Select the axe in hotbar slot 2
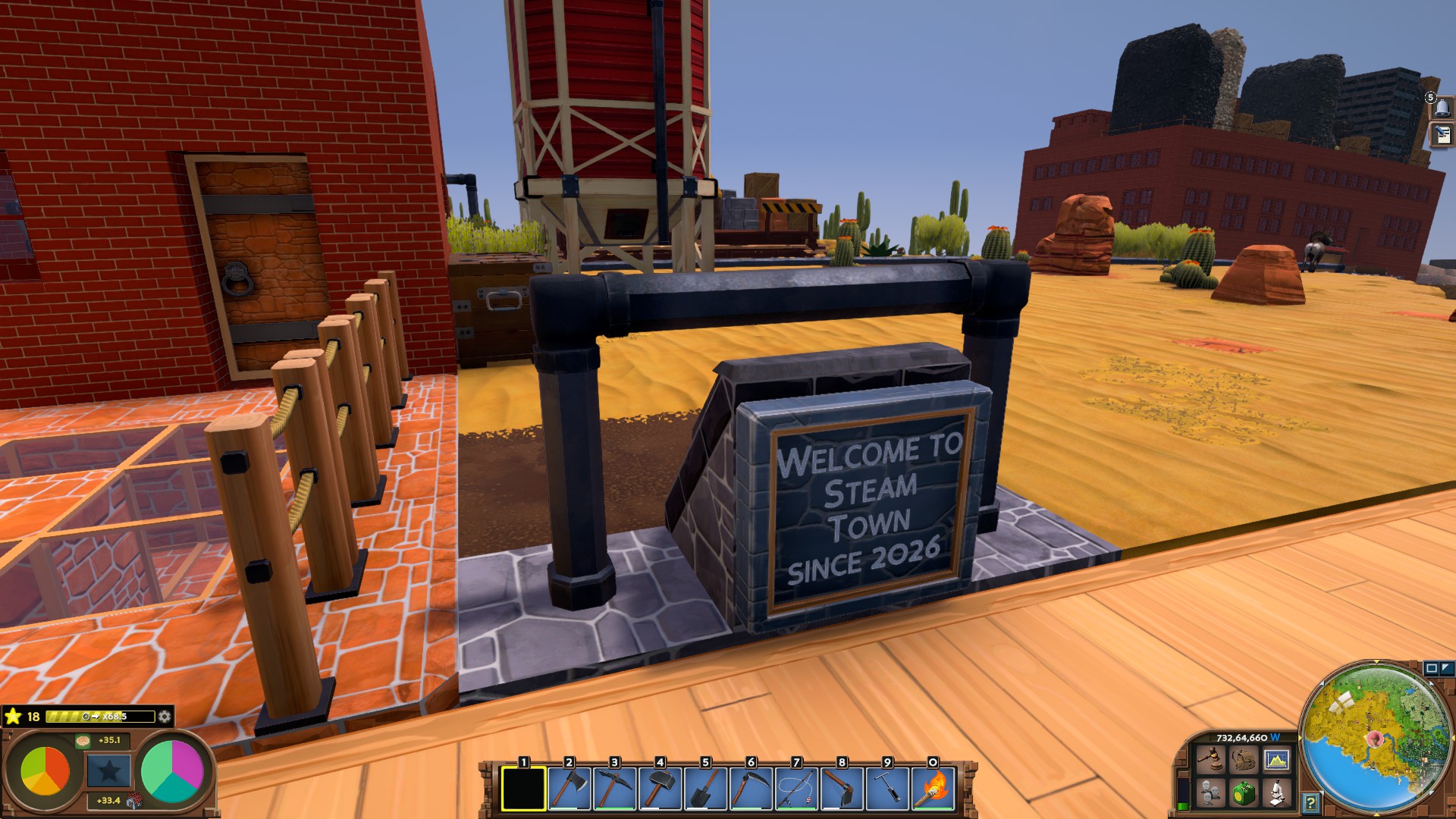This screenshot has height=819, width=1456. tap(569, 789)
